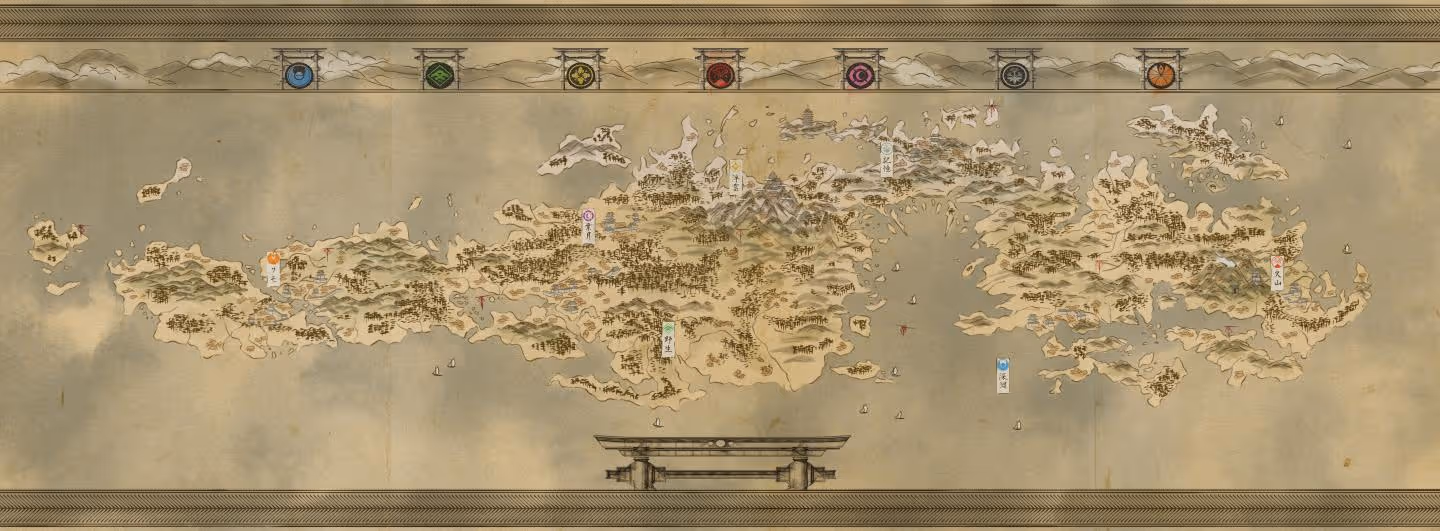Image resolution: width=1440 pixels, height=531 pixels.
Task: Select the blue banner marker on the map
Action: (x=1002, y=375)
